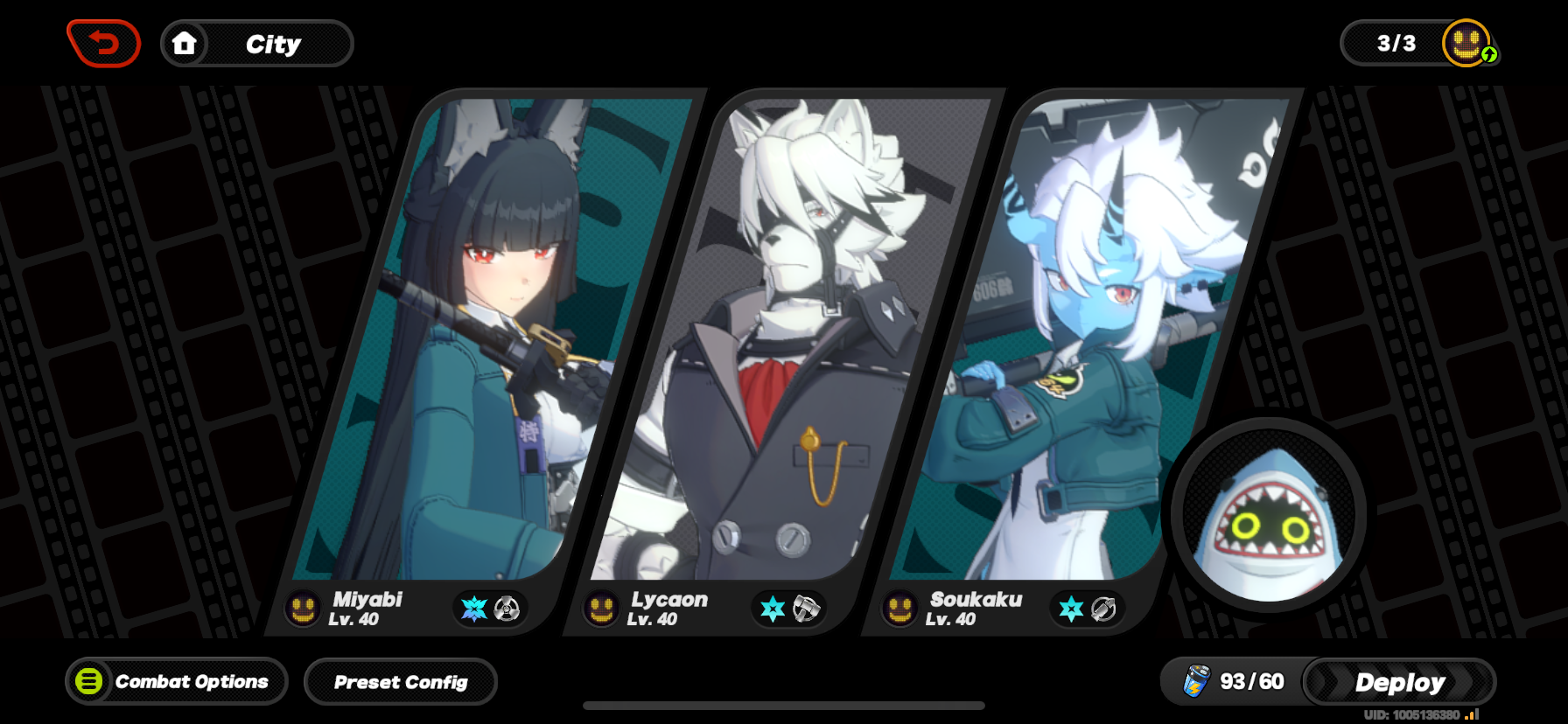Click the battery energy icon near 93/60
This screenshot has width=1568, height=724.
pos(1197,681)
